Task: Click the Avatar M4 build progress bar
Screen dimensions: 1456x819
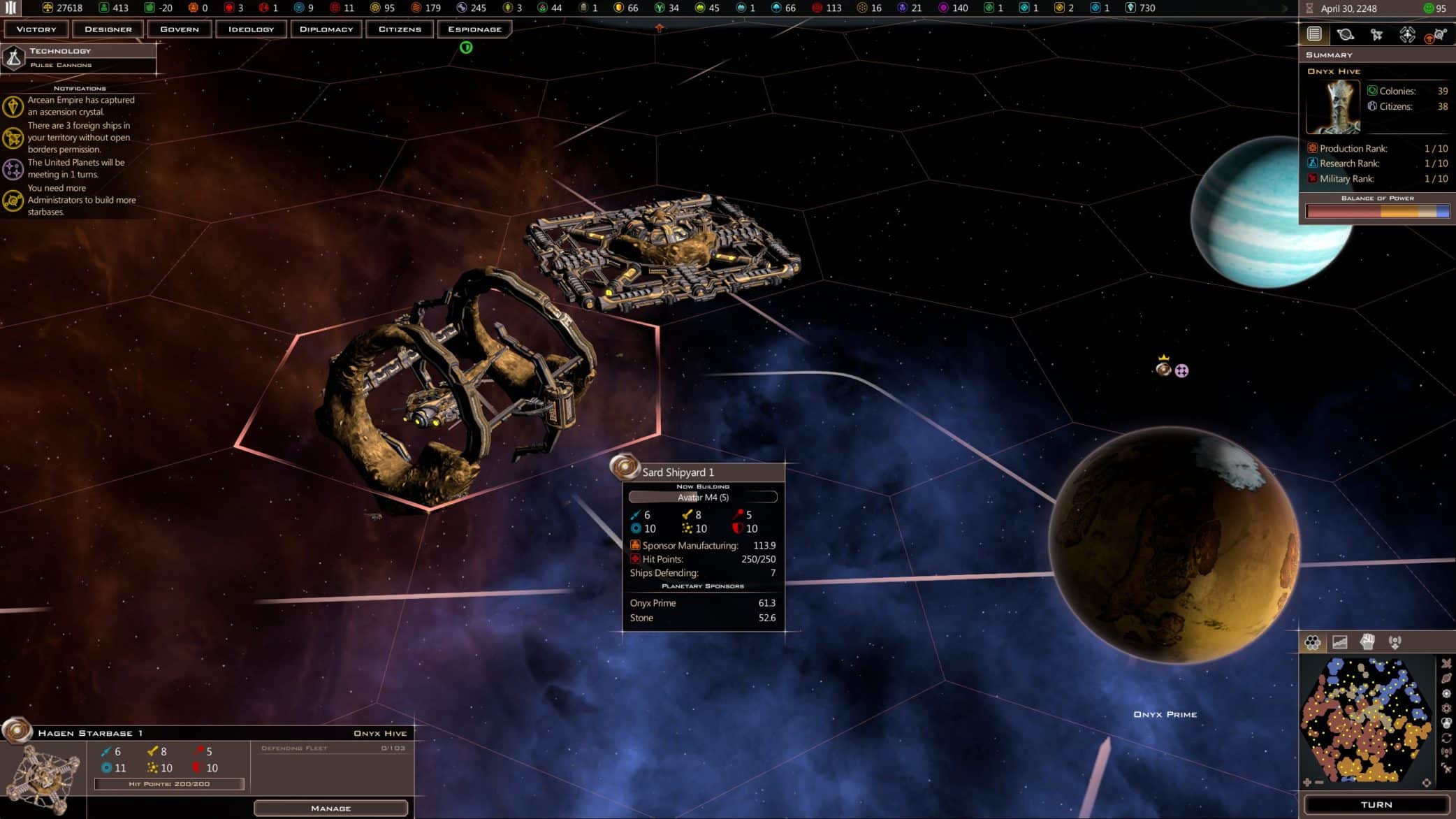Action: [702, 497]
